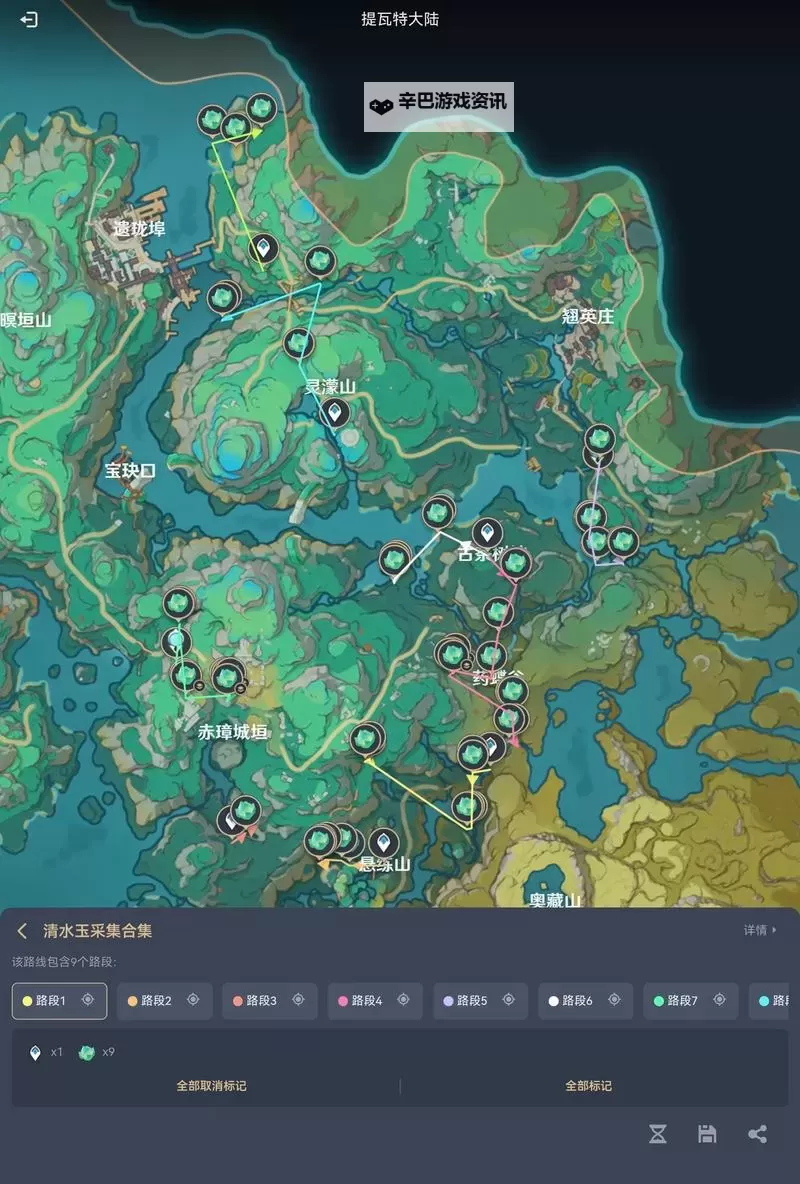The width and height of the screenshot is (800, 1184).
Task: Open the hourglass timer icon
Action: (657, 1133)
